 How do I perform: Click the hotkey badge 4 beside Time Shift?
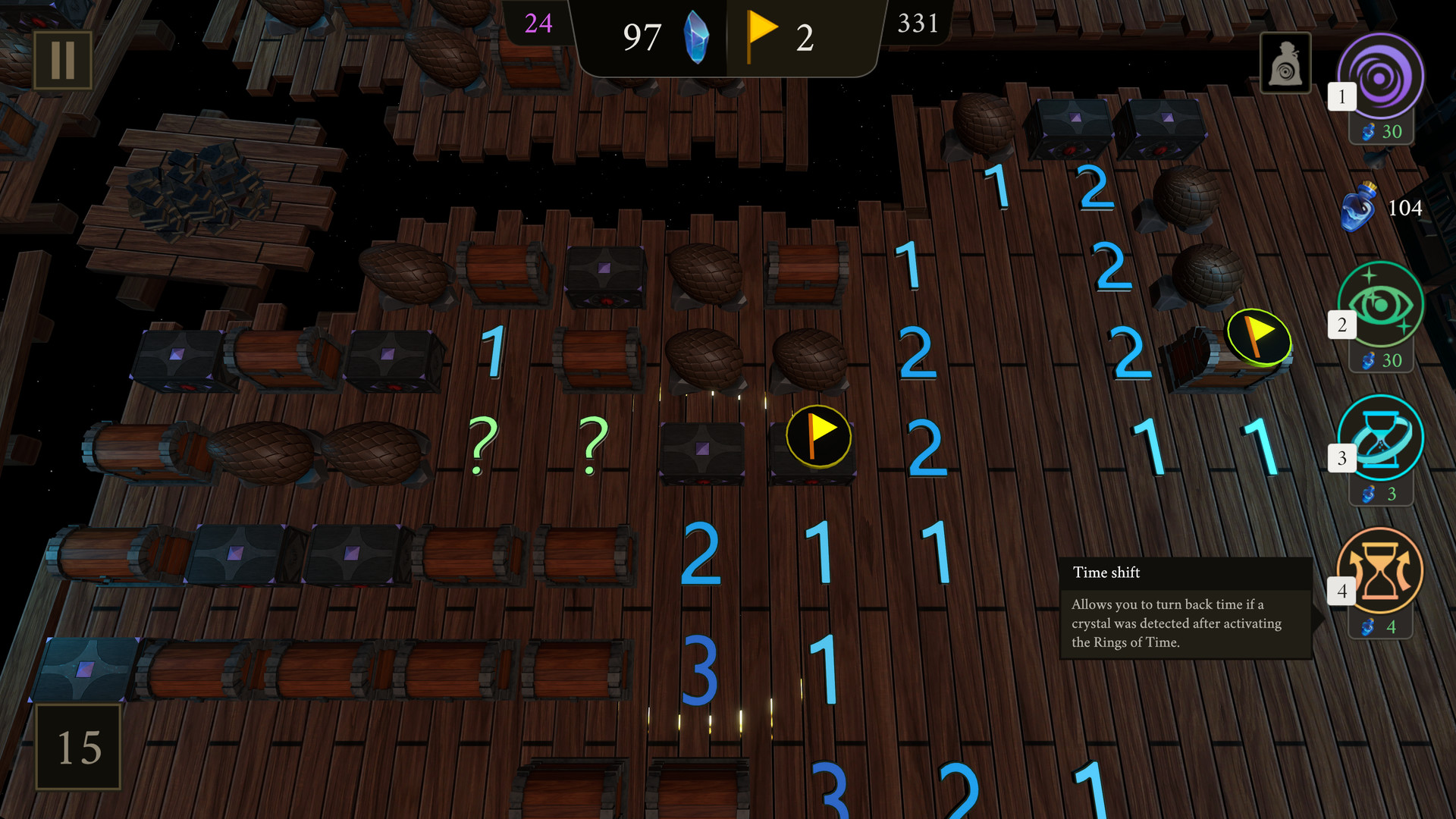(1342, 589)
